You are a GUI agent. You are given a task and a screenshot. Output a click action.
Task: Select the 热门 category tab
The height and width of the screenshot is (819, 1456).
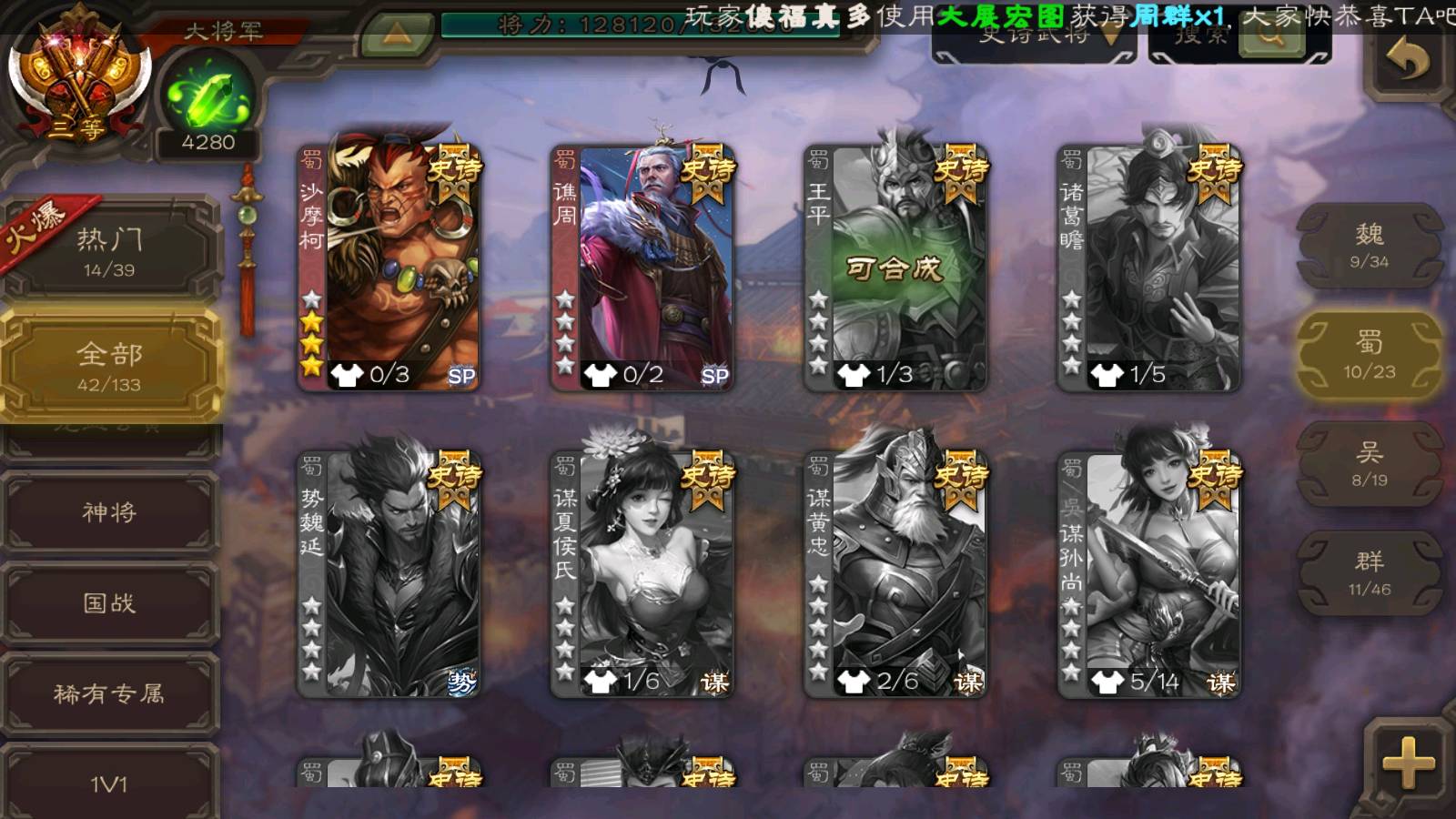pyautogui.click(x=109, y=250)
